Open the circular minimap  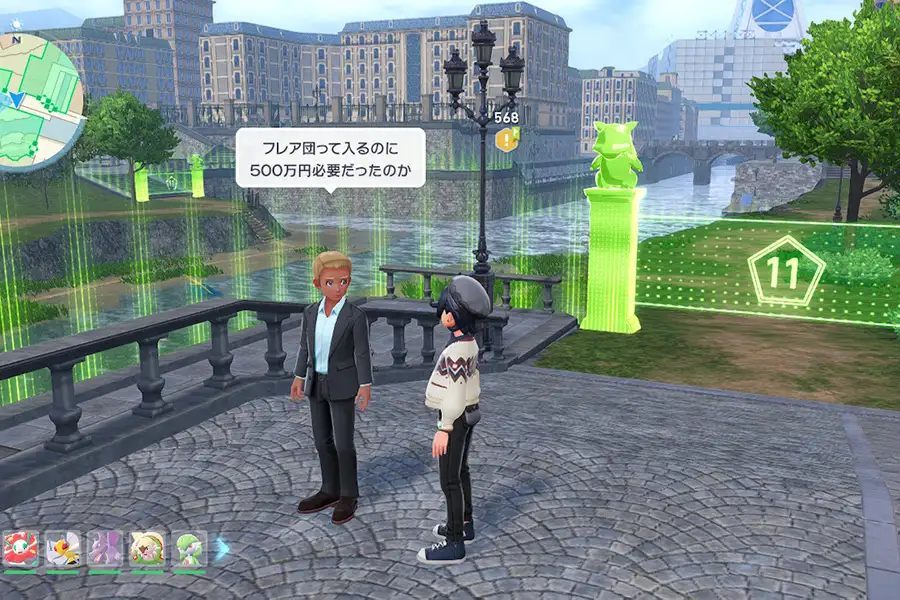click(x=38, y=92)
